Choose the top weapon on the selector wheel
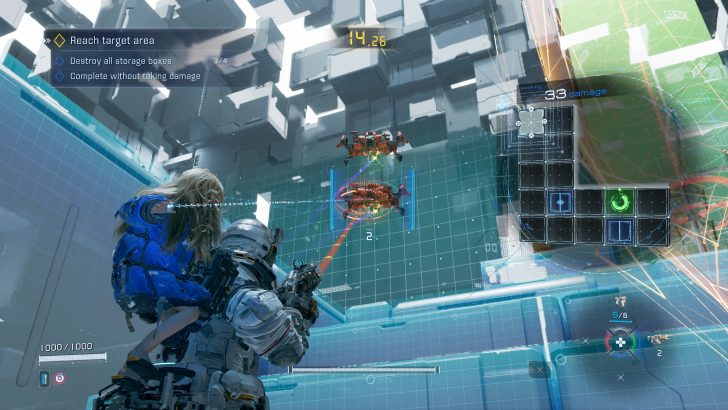 point(620,300)
